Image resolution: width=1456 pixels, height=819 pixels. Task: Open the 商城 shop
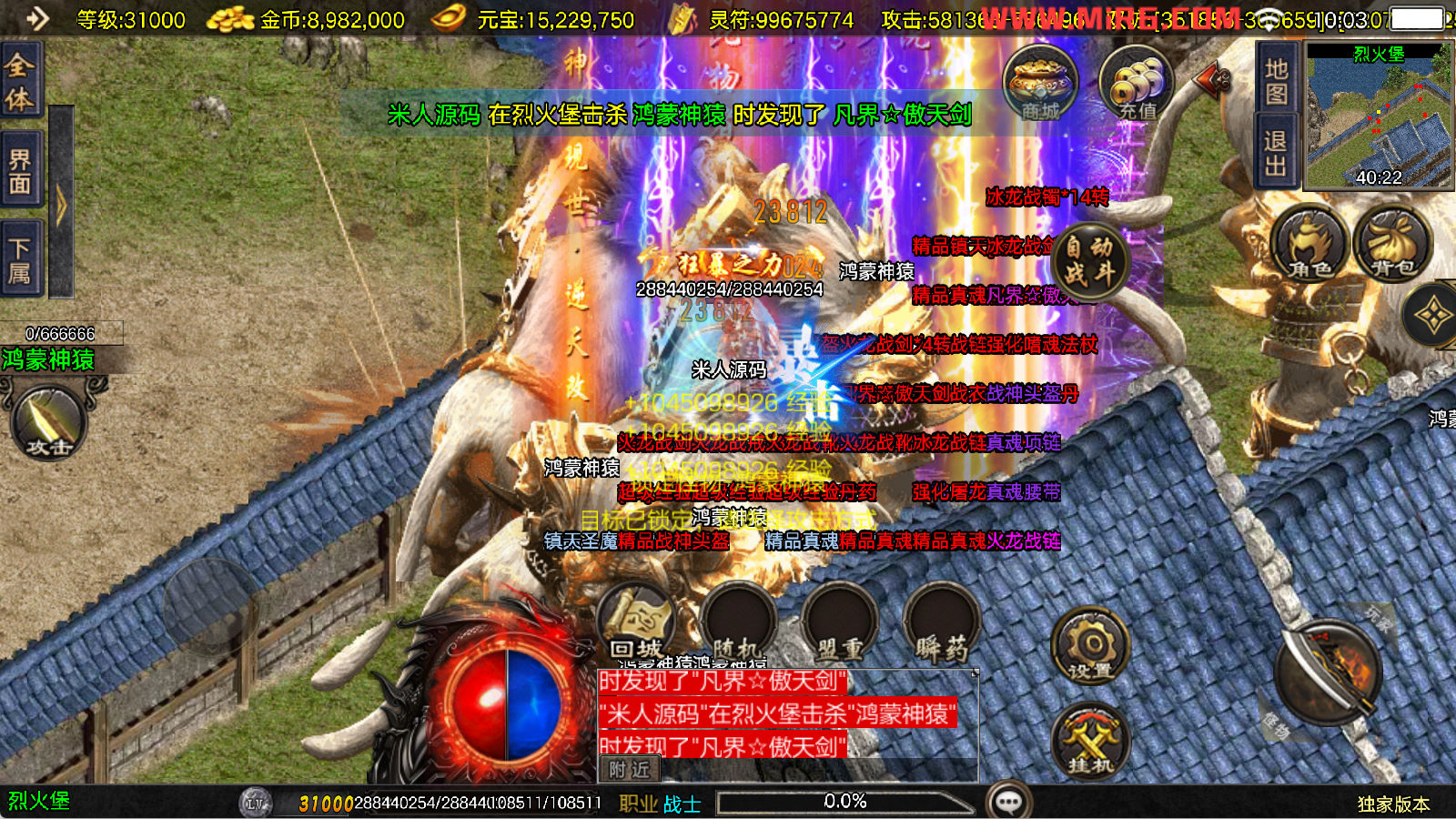click(x=1040, y=84)
